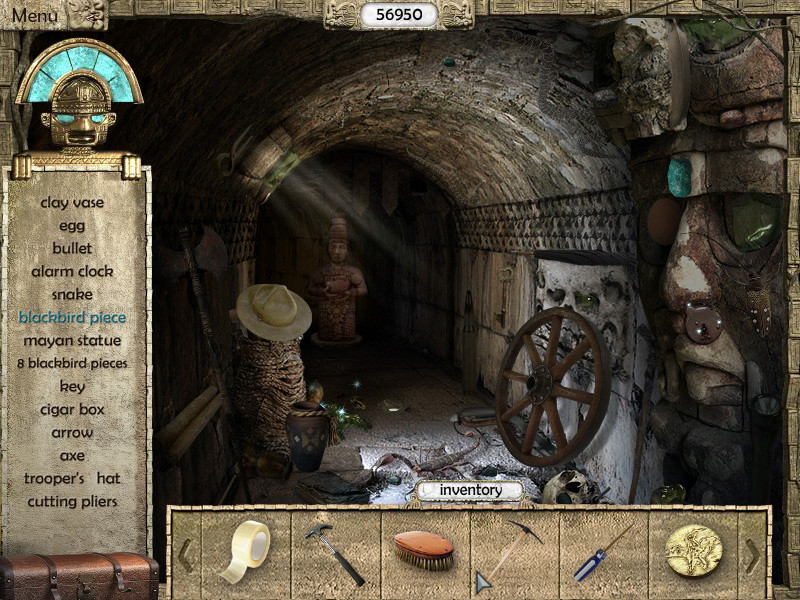Choose the brush inventory item
Viewport: 800px width, 600px height.
pyautogui.click(x=423, y=551)
